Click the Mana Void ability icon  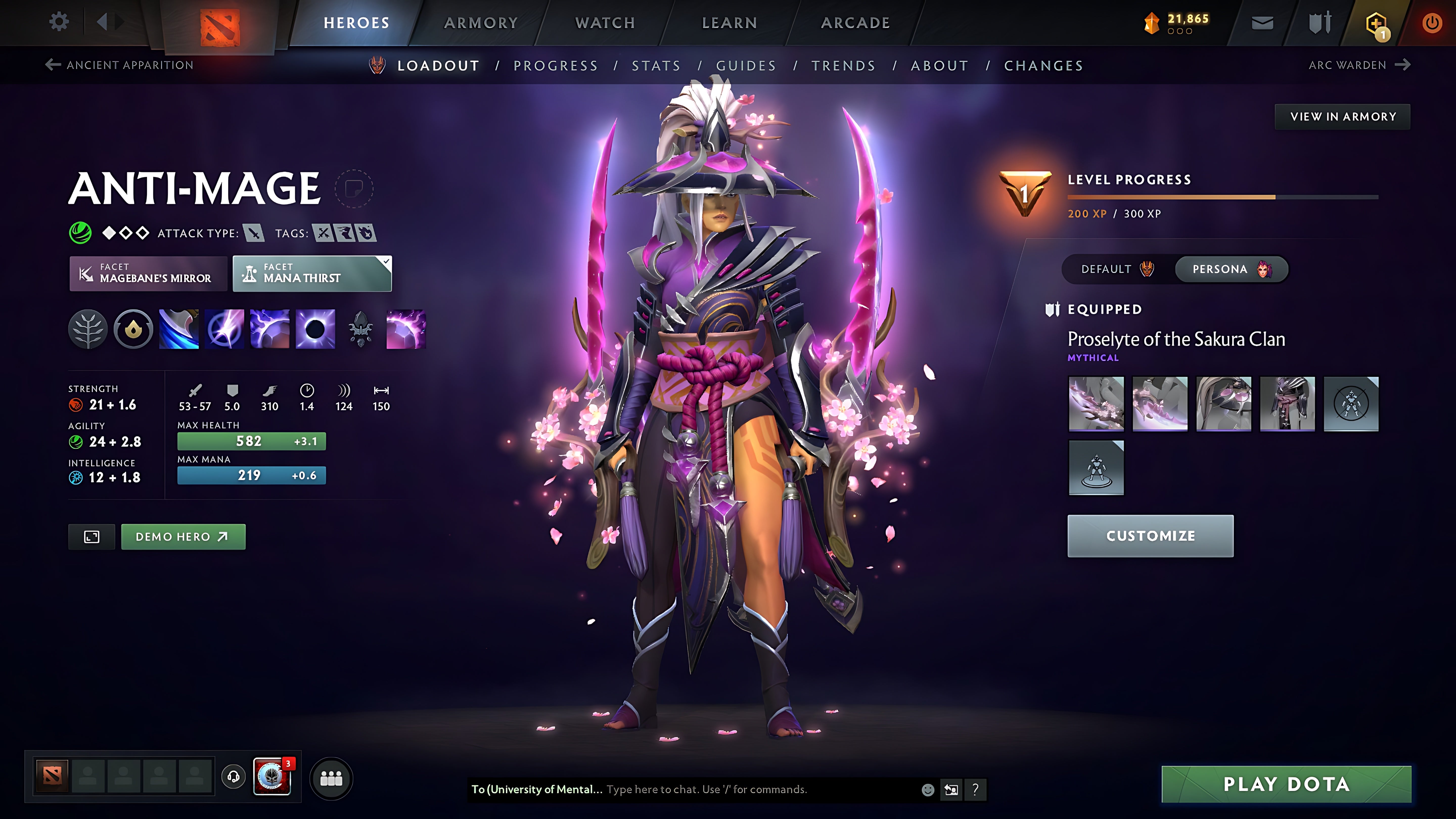pos(314,330)
